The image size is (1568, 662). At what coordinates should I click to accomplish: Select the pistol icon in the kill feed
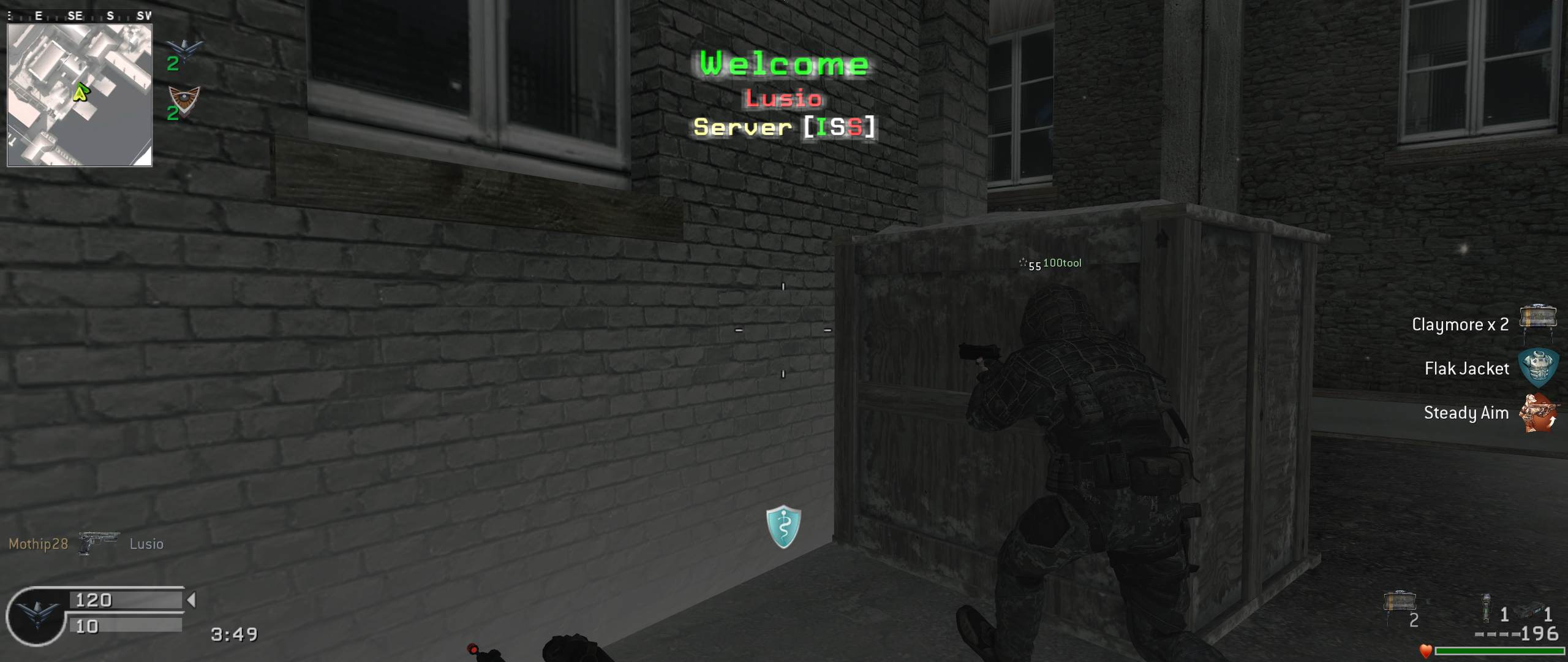[98, 542]
